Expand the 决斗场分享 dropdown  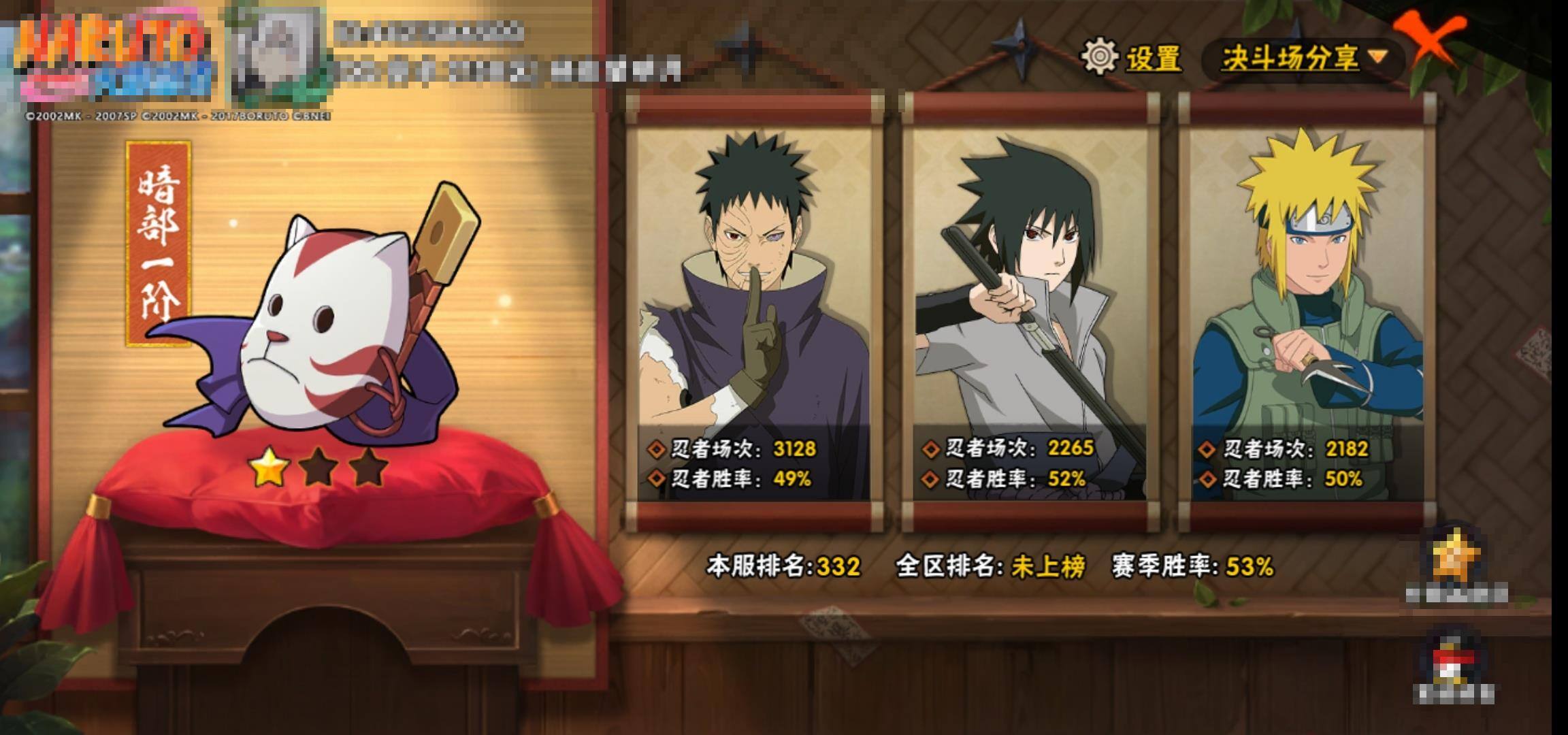point(1303,58)
